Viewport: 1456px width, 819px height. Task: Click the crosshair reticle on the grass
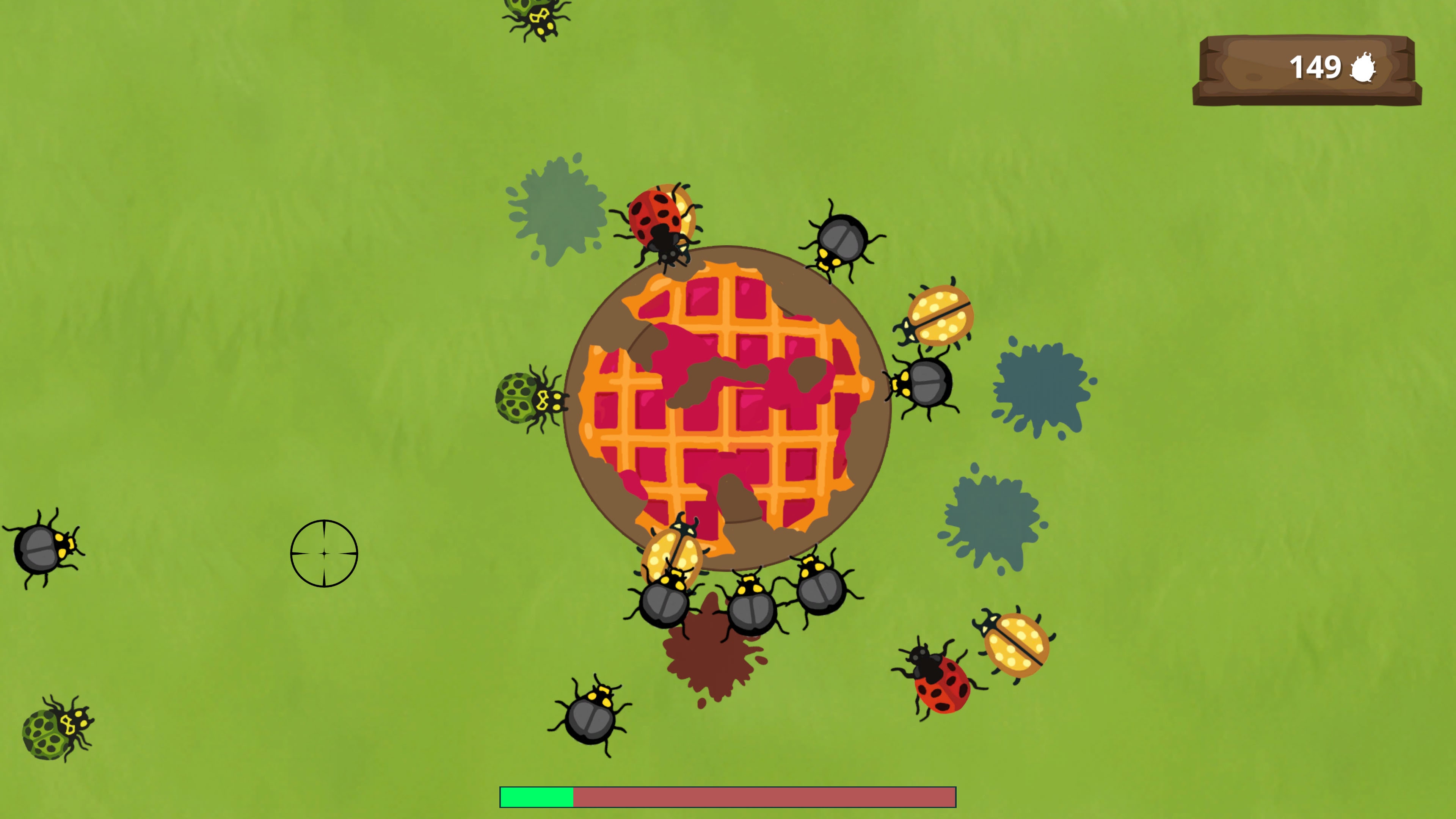coord(324,553)
